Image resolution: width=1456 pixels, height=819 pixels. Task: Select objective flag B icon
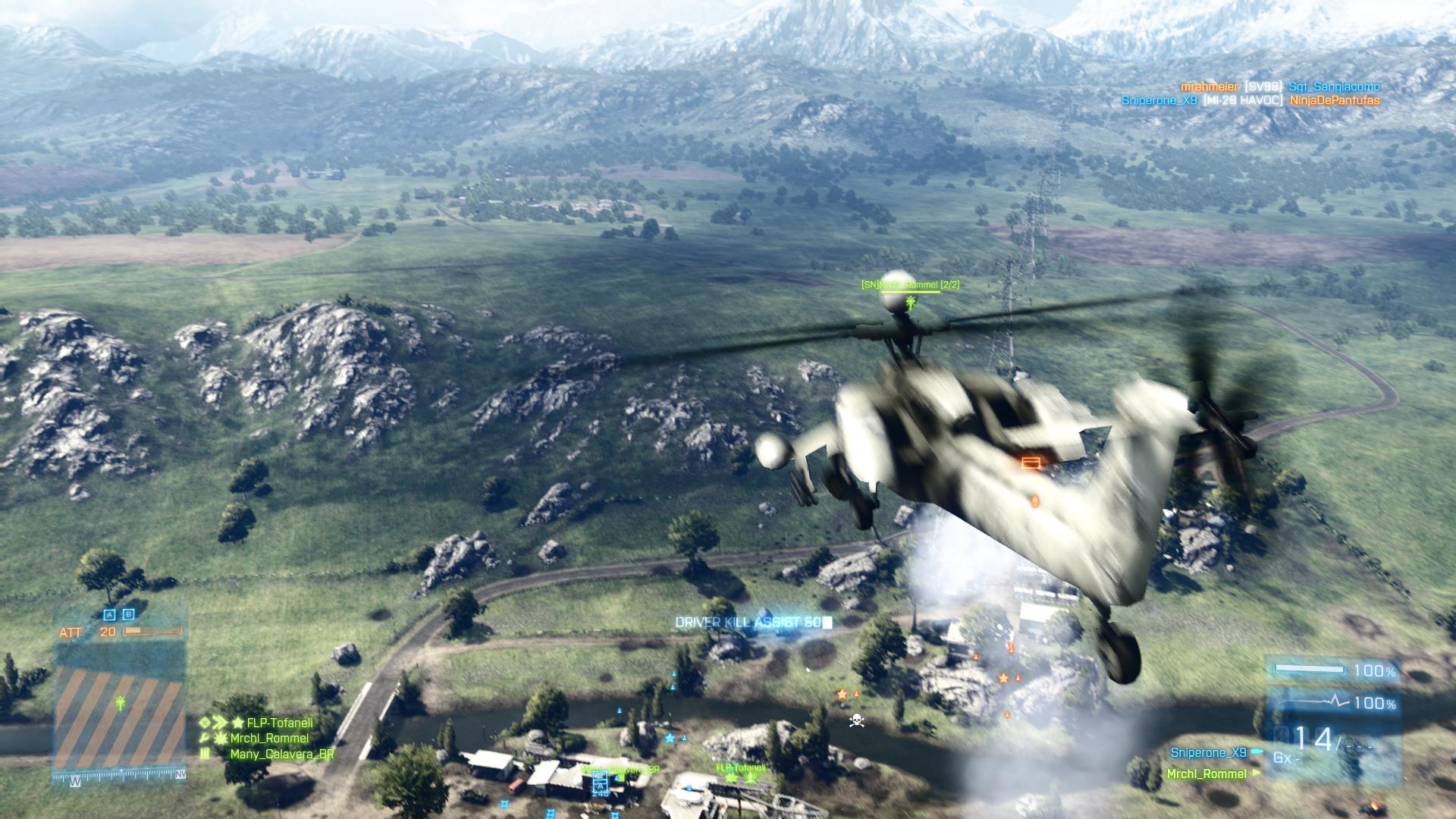tap(128, 615)
